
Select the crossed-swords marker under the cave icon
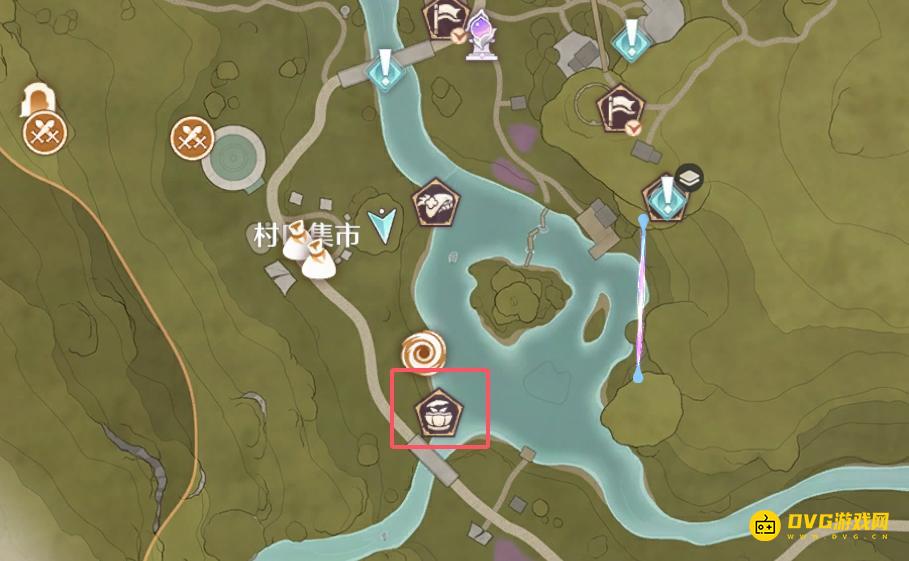pyautogui.click(x=44, y=131)
